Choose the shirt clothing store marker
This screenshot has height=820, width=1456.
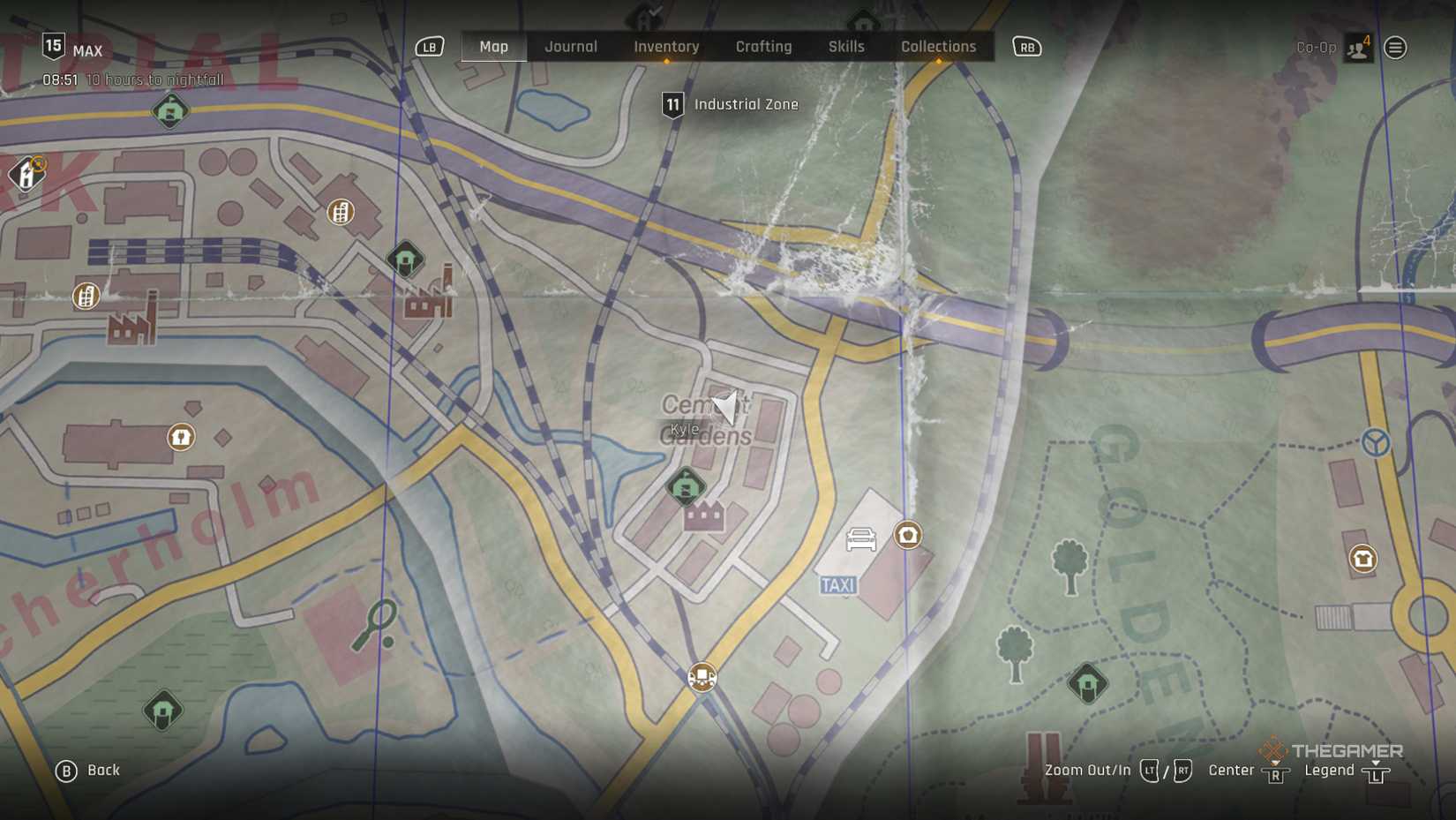(x=1363, y=559)
